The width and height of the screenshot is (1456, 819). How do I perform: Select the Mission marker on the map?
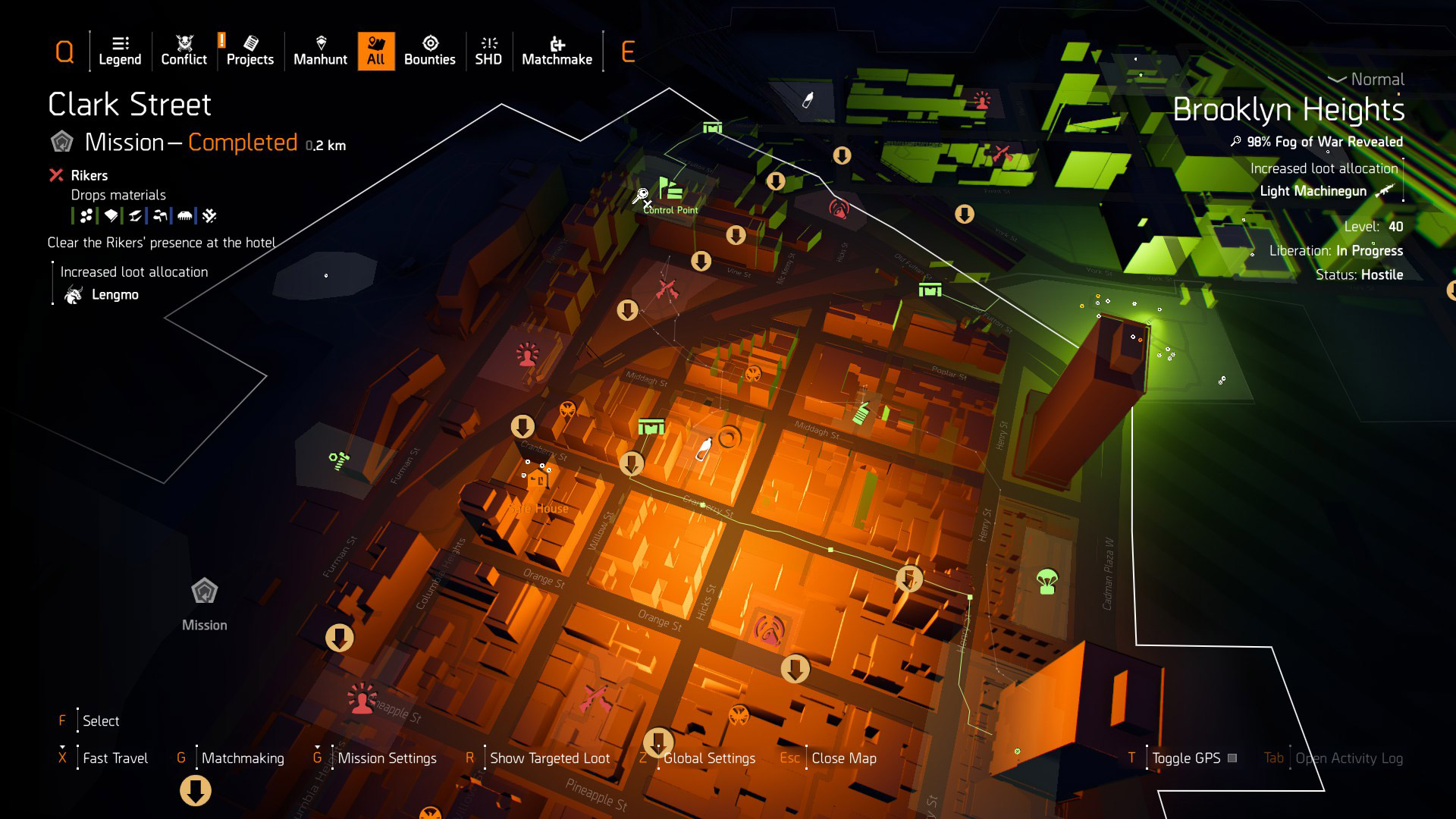204,591
